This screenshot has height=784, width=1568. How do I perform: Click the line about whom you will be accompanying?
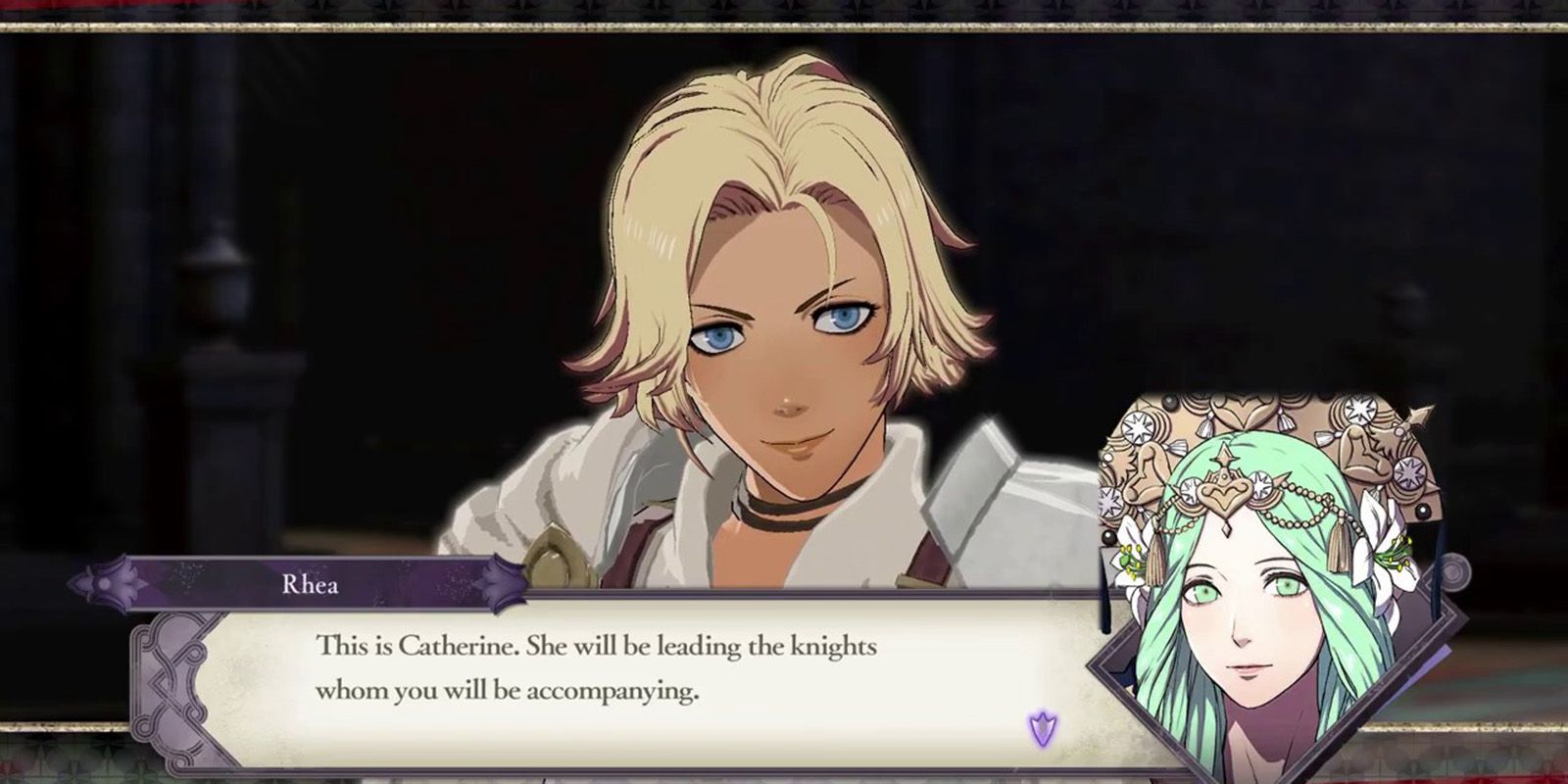tap(510, 691)
